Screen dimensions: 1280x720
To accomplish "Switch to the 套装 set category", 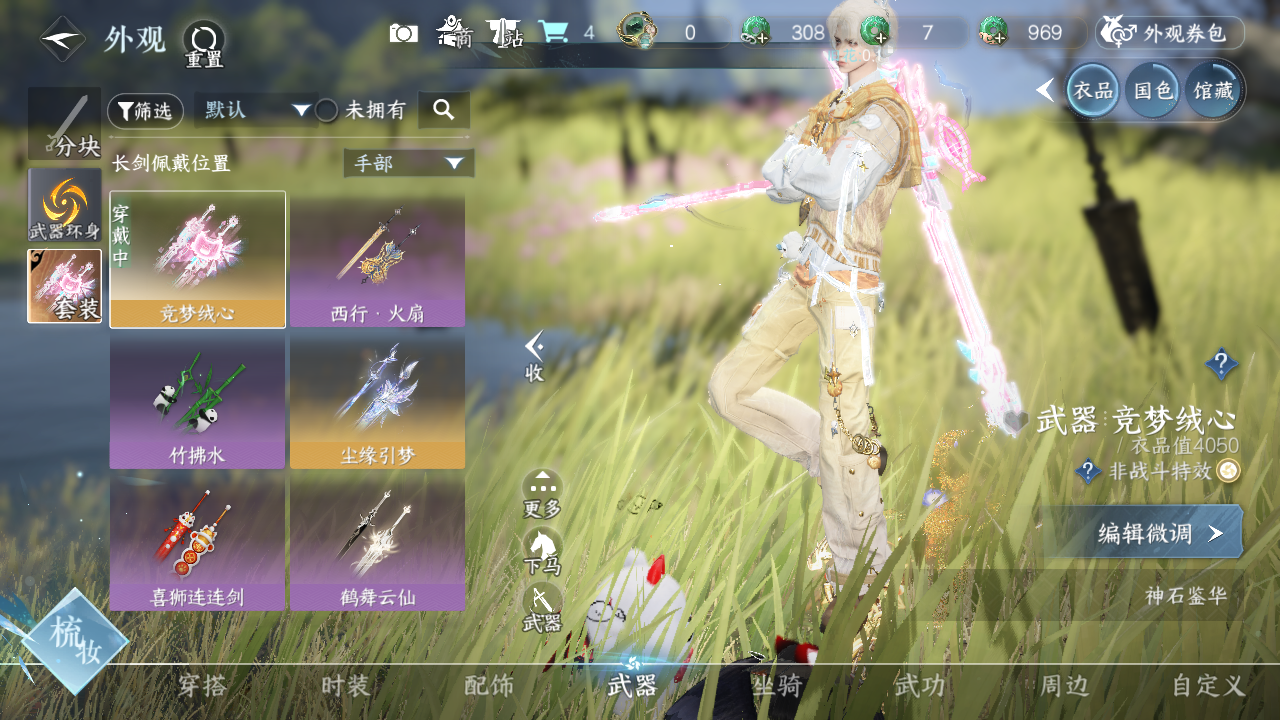I will coord(65,286).
